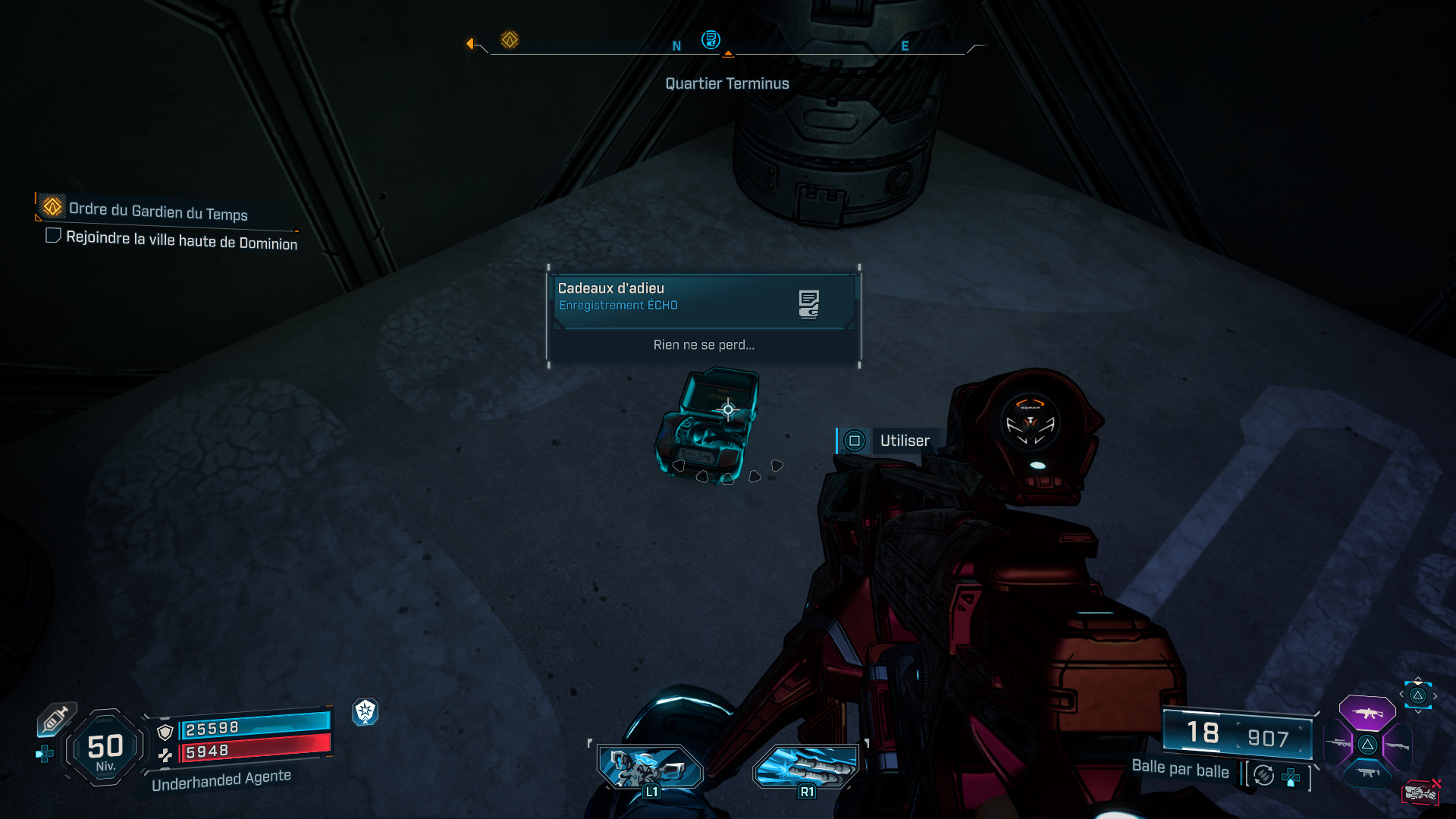Open the Quartier Terminus zone label

[726, 83]
